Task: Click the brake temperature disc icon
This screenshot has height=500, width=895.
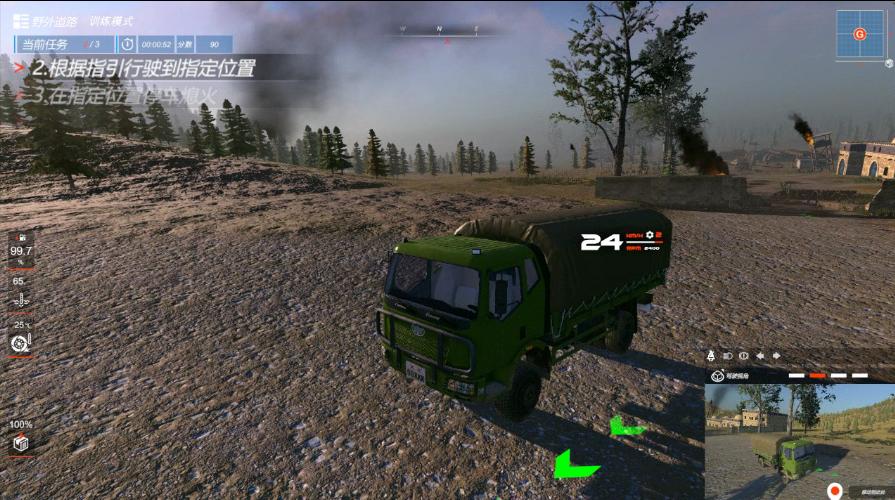Action: click(20, 343)
